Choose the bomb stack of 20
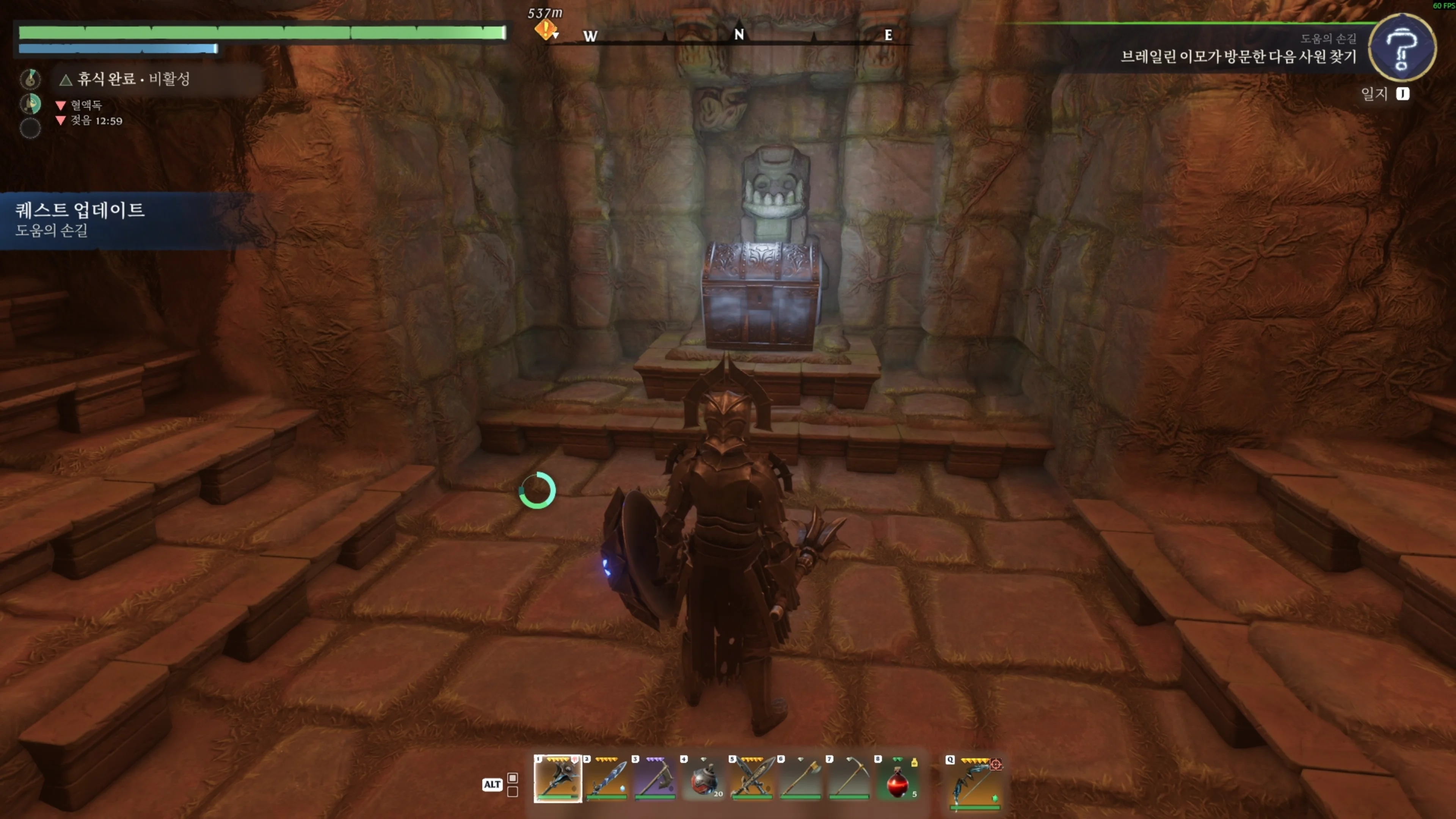This screenshot has width=1456, height=819. pos(703,779)
